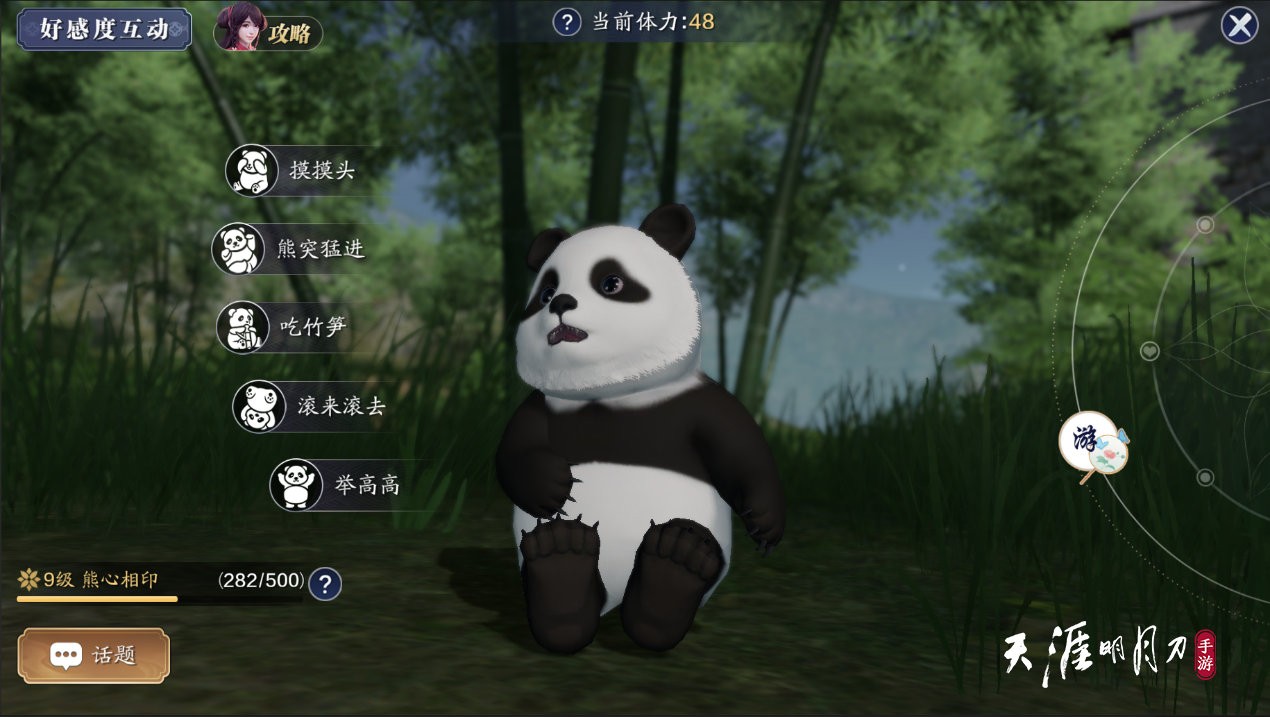Open the 攻略 strategy guide
This screenshot has height=717, width=1270.
click(269, 31)
